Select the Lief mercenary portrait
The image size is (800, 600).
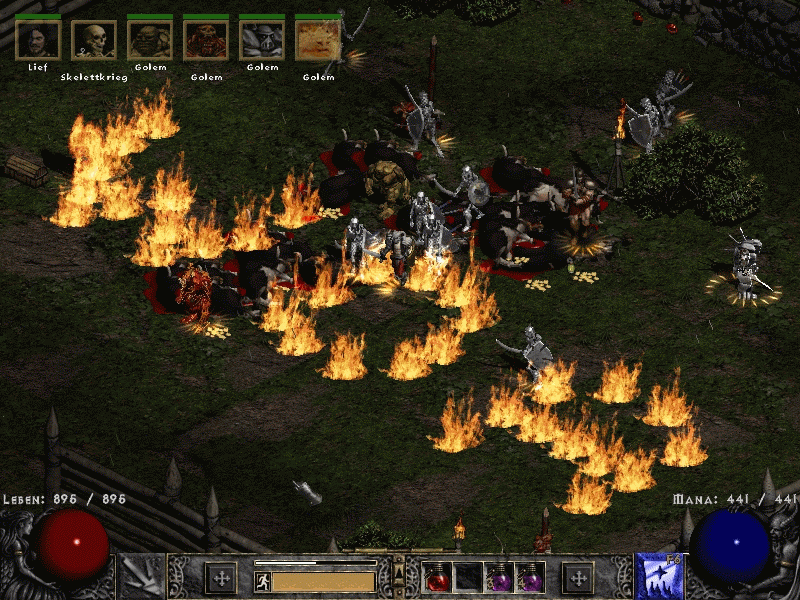click(x=38, y=40)
